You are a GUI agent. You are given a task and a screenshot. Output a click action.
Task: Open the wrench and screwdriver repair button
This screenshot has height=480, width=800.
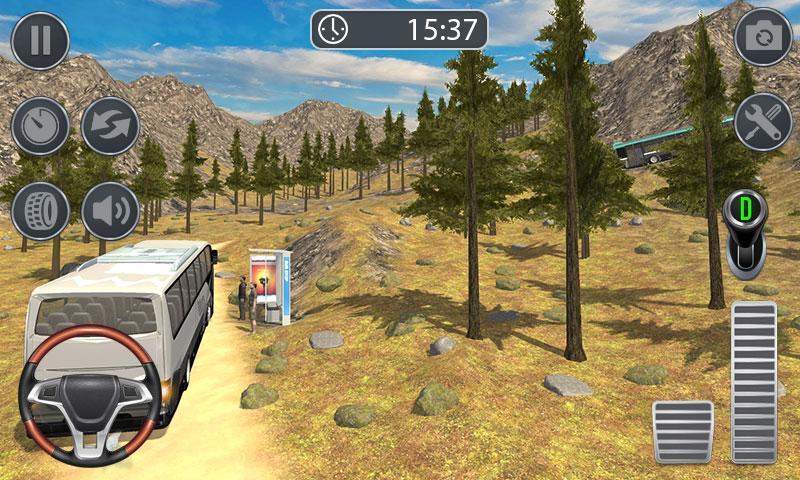(x=764, y=122)
